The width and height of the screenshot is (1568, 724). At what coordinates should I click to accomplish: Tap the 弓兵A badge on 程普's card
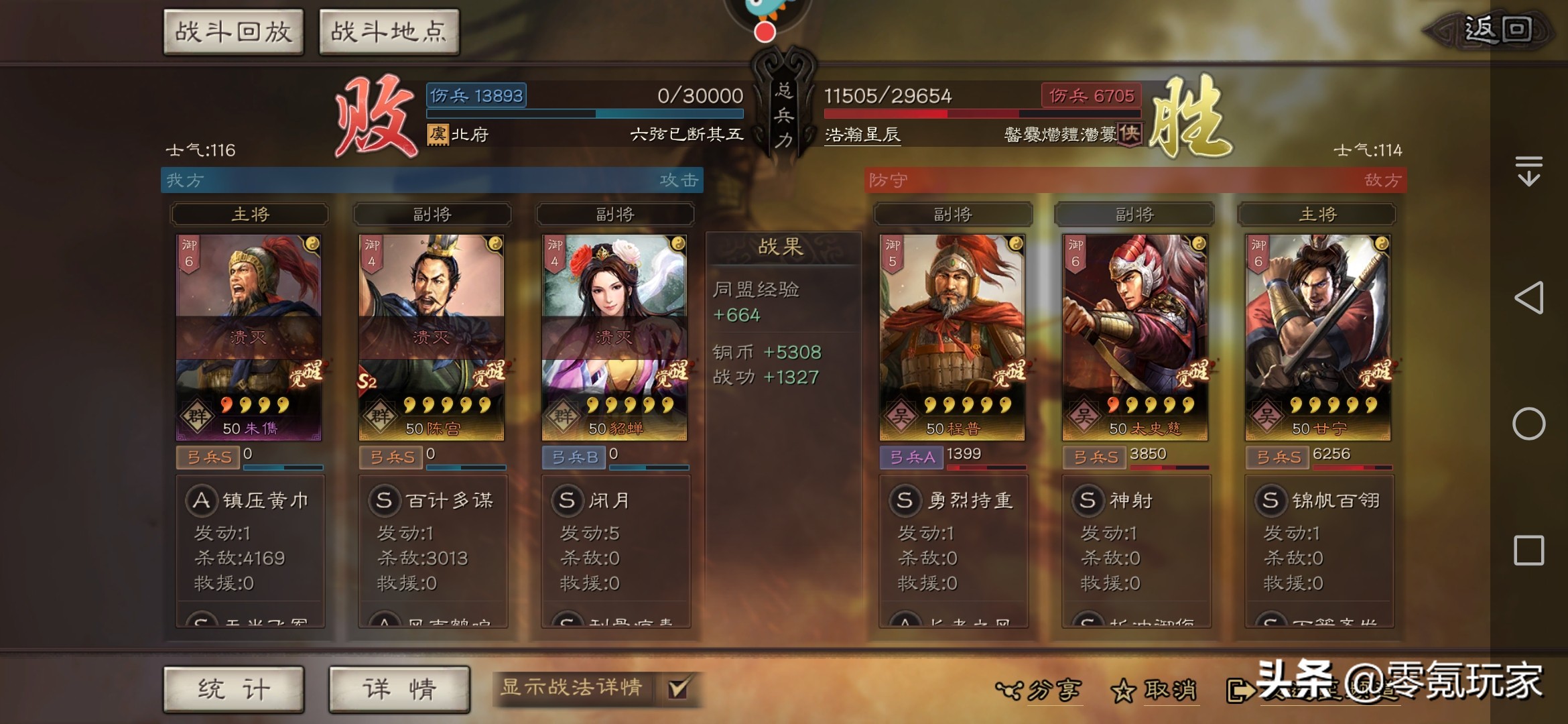click(912, 458)
